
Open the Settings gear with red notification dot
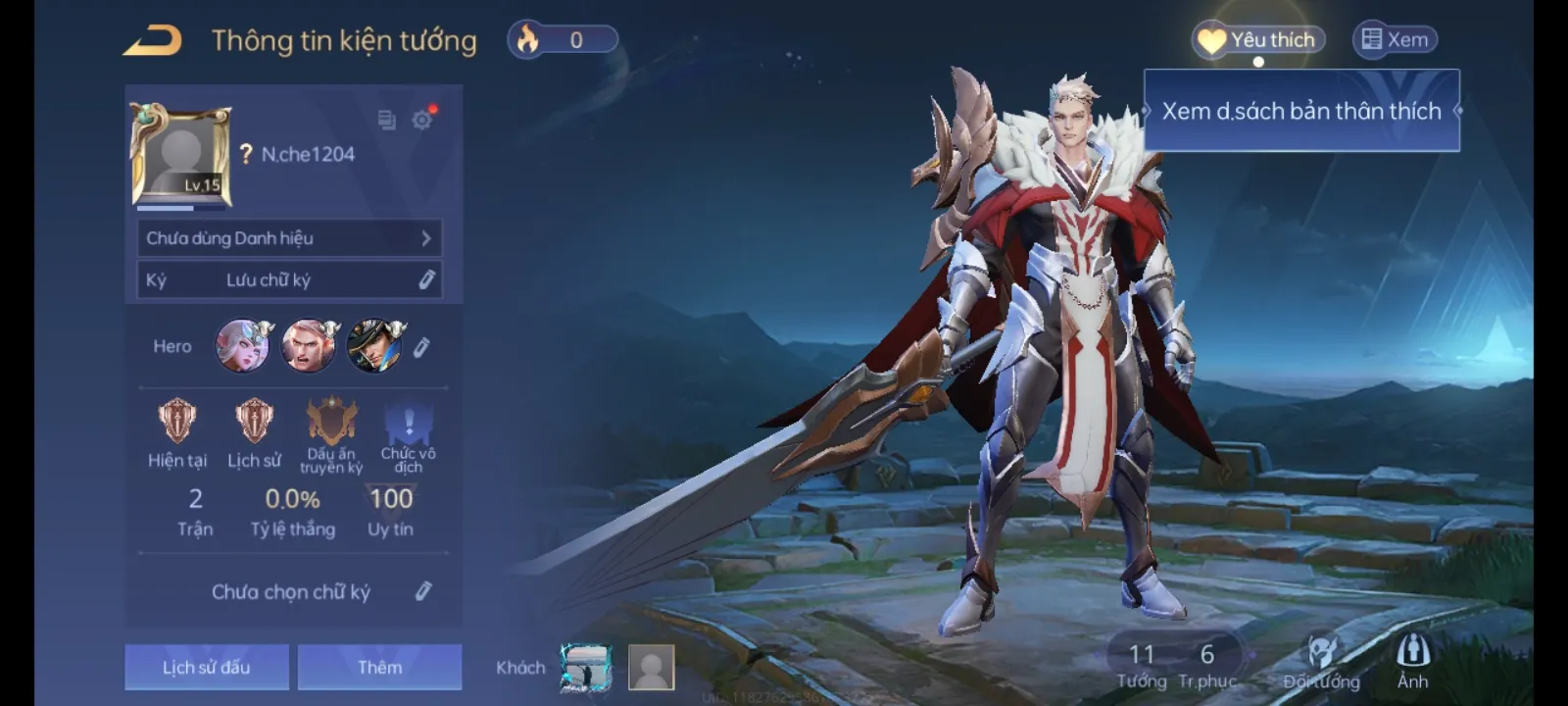point(422,120)
